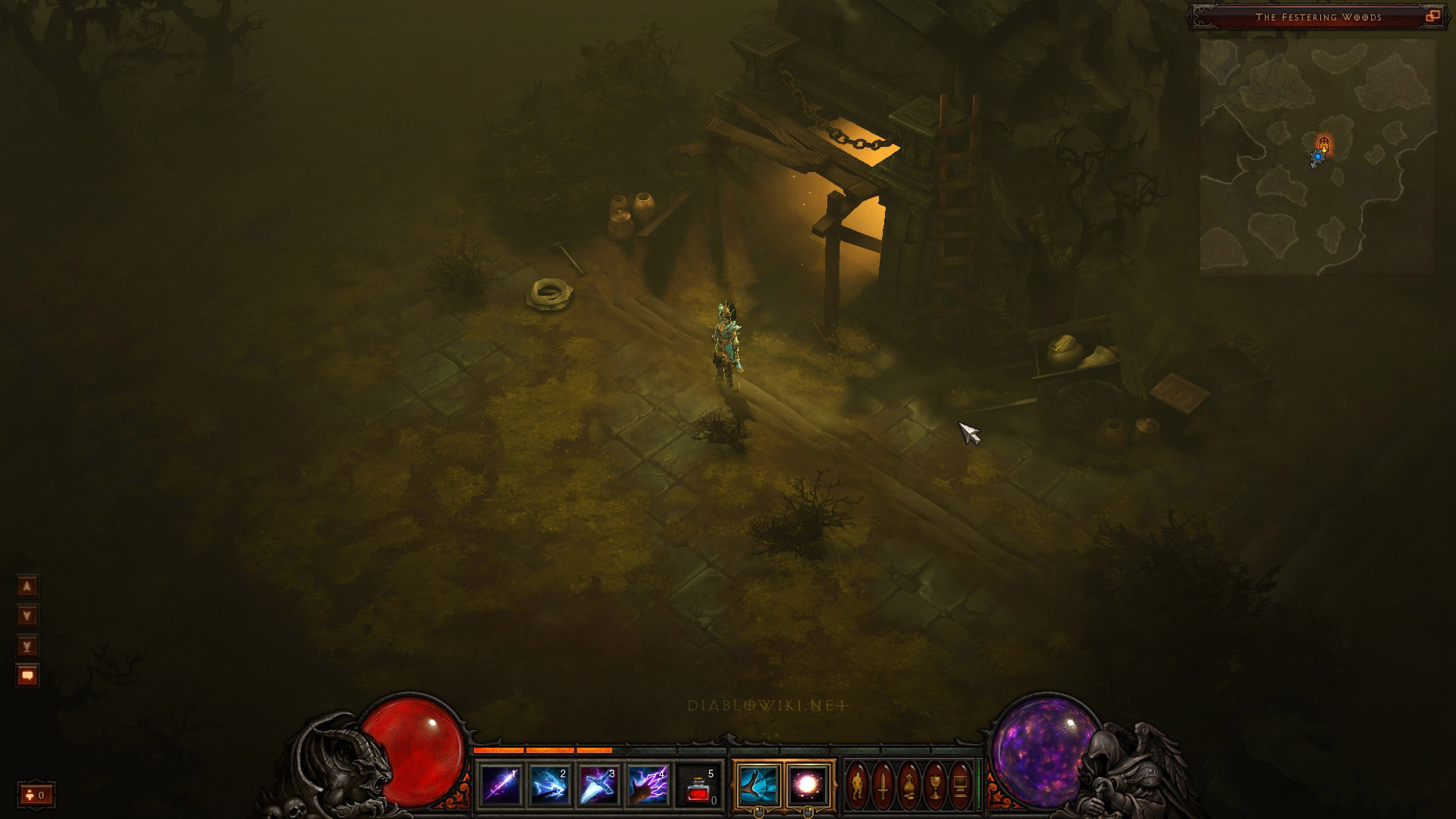Viewport: 1456px width, 819px height.
Task: Open the inventory using the gold bag icon
Action: pyautogui.click(x=908, y=786)
